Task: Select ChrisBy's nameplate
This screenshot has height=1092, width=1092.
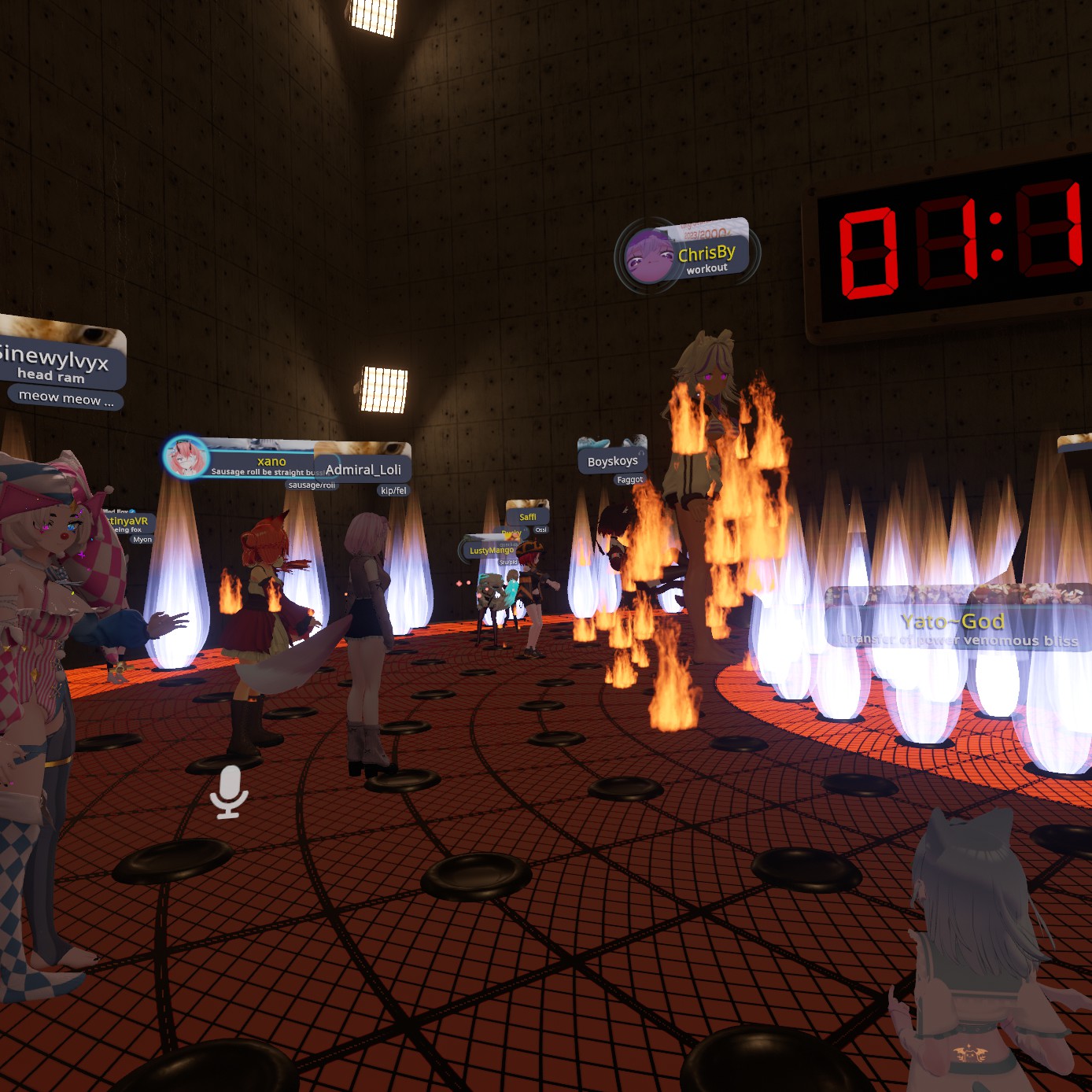Action: coord(706,253)
